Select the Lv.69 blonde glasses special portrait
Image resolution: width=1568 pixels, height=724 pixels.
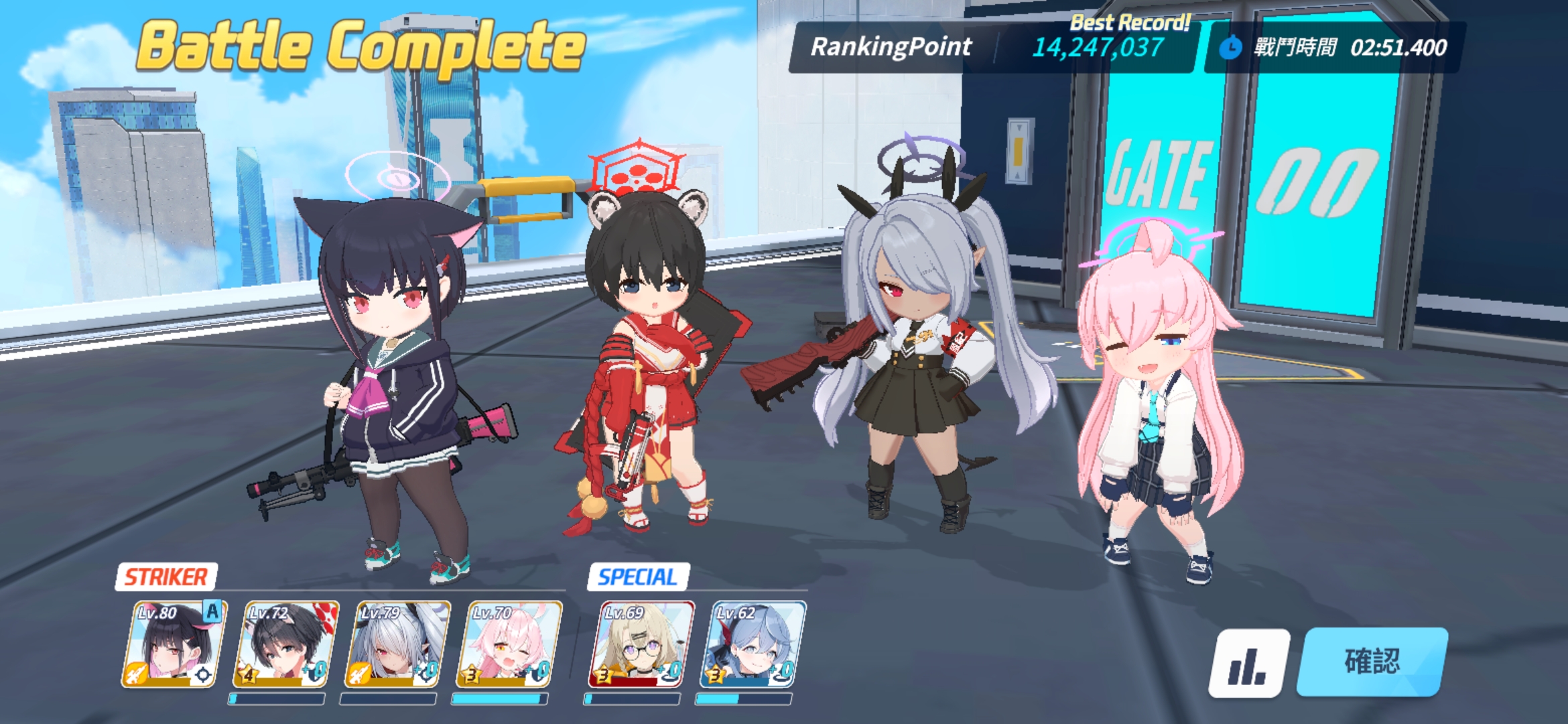640,644
